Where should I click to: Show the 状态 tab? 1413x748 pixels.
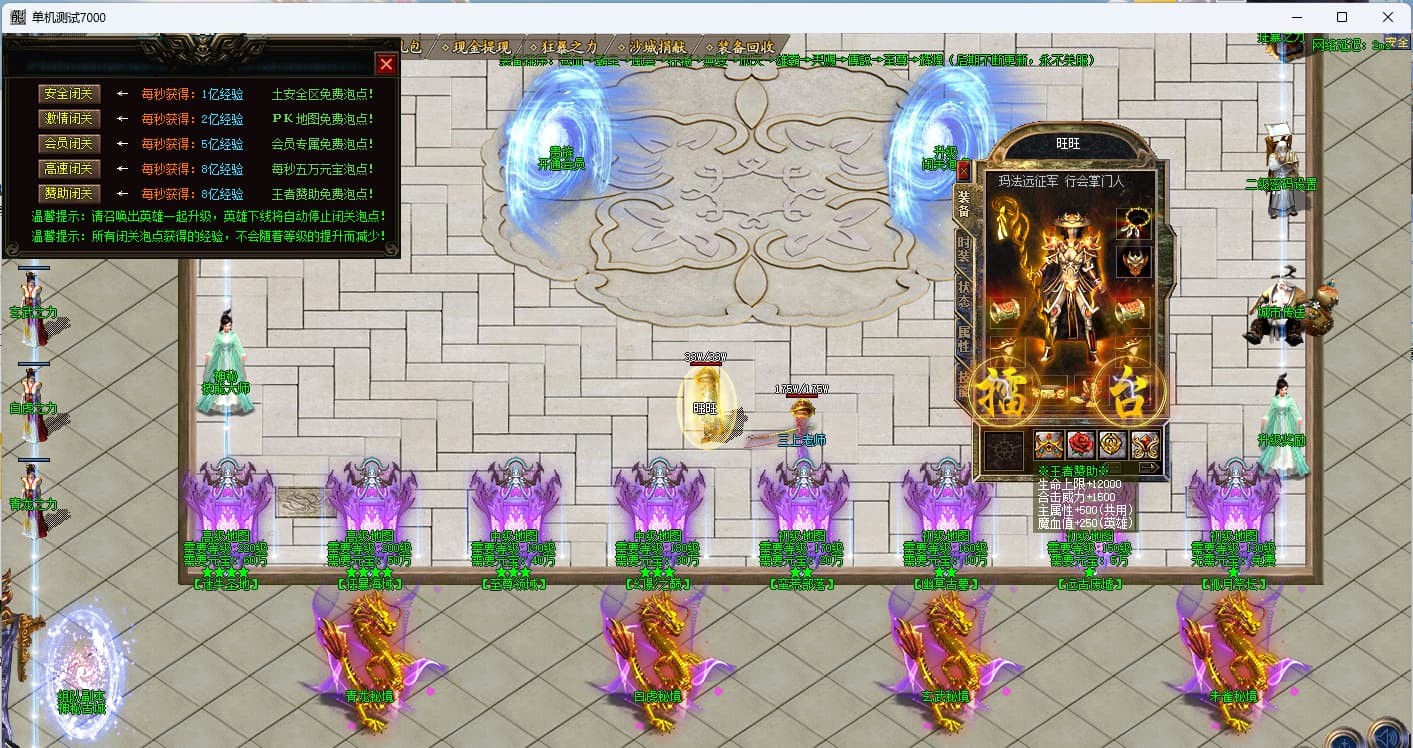coord(964,295)
